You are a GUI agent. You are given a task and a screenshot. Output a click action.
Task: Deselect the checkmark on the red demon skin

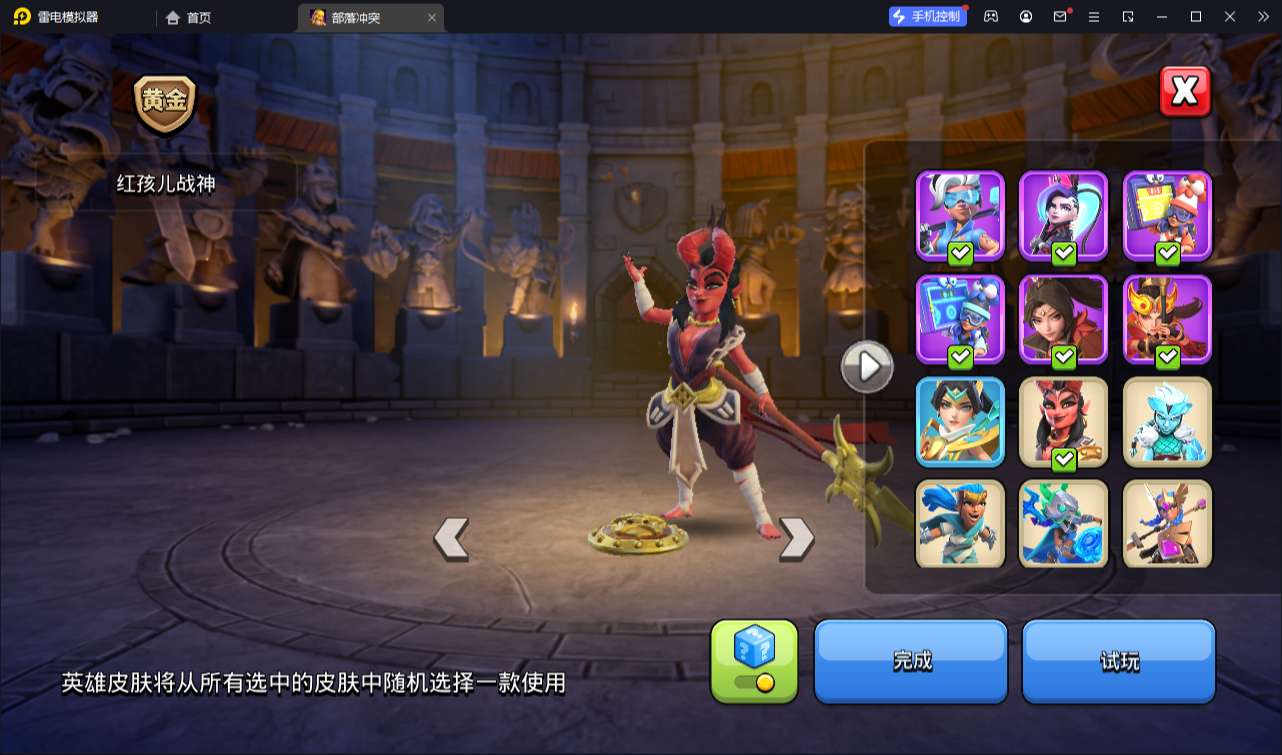1064,461
